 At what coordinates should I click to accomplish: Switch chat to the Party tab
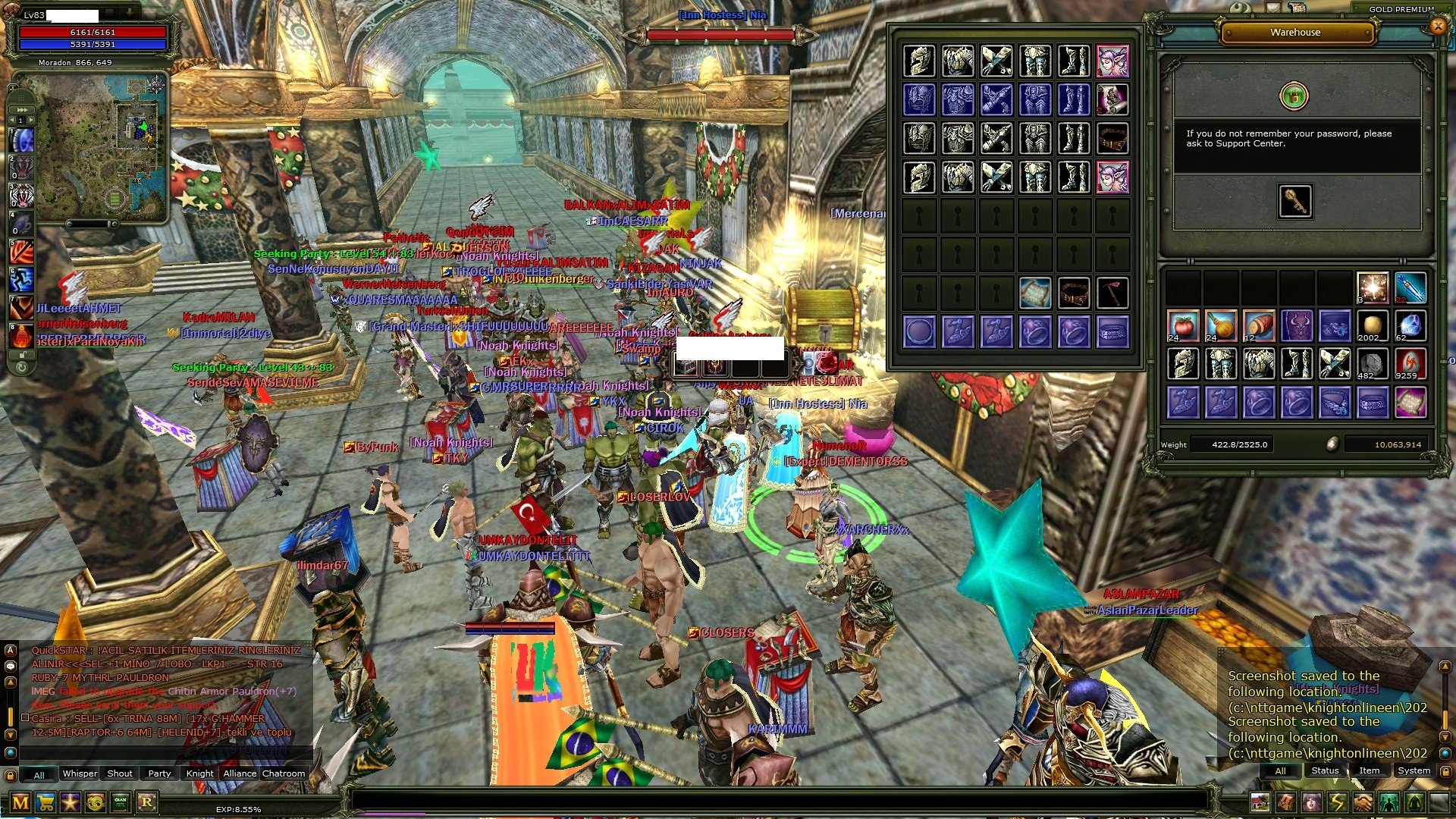159,773
